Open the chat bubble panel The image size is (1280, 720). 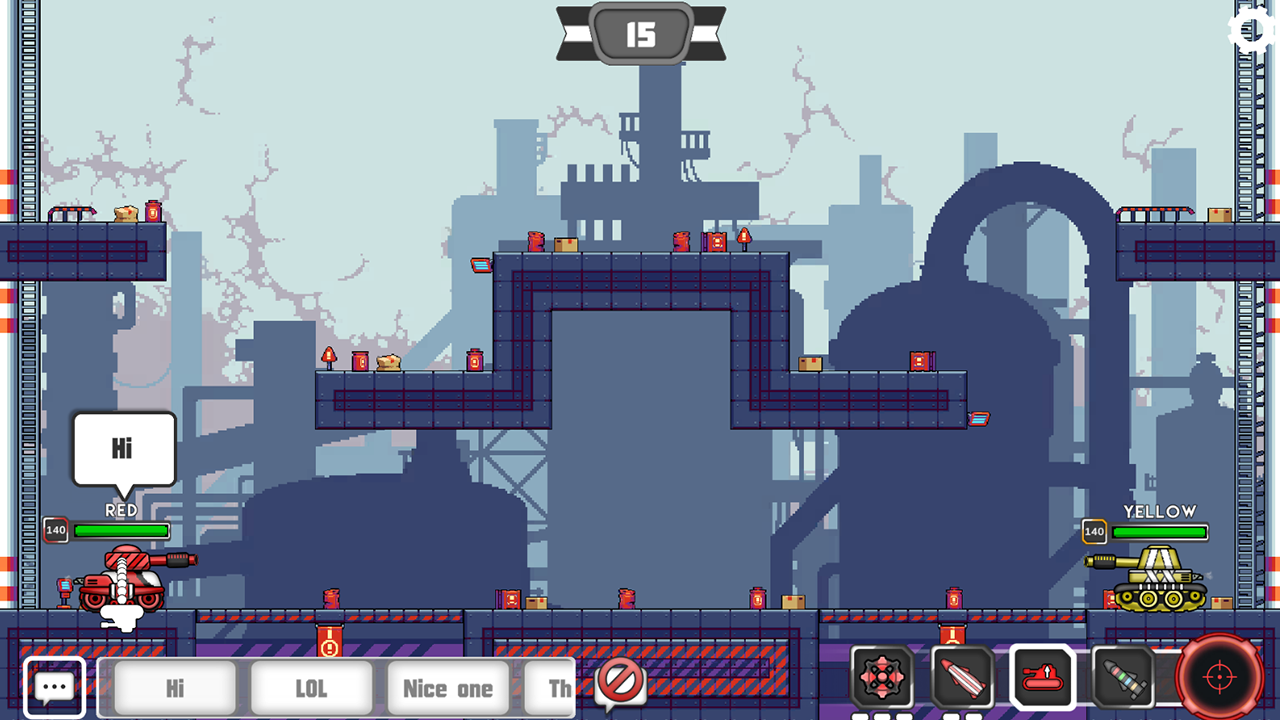[54, 685]
